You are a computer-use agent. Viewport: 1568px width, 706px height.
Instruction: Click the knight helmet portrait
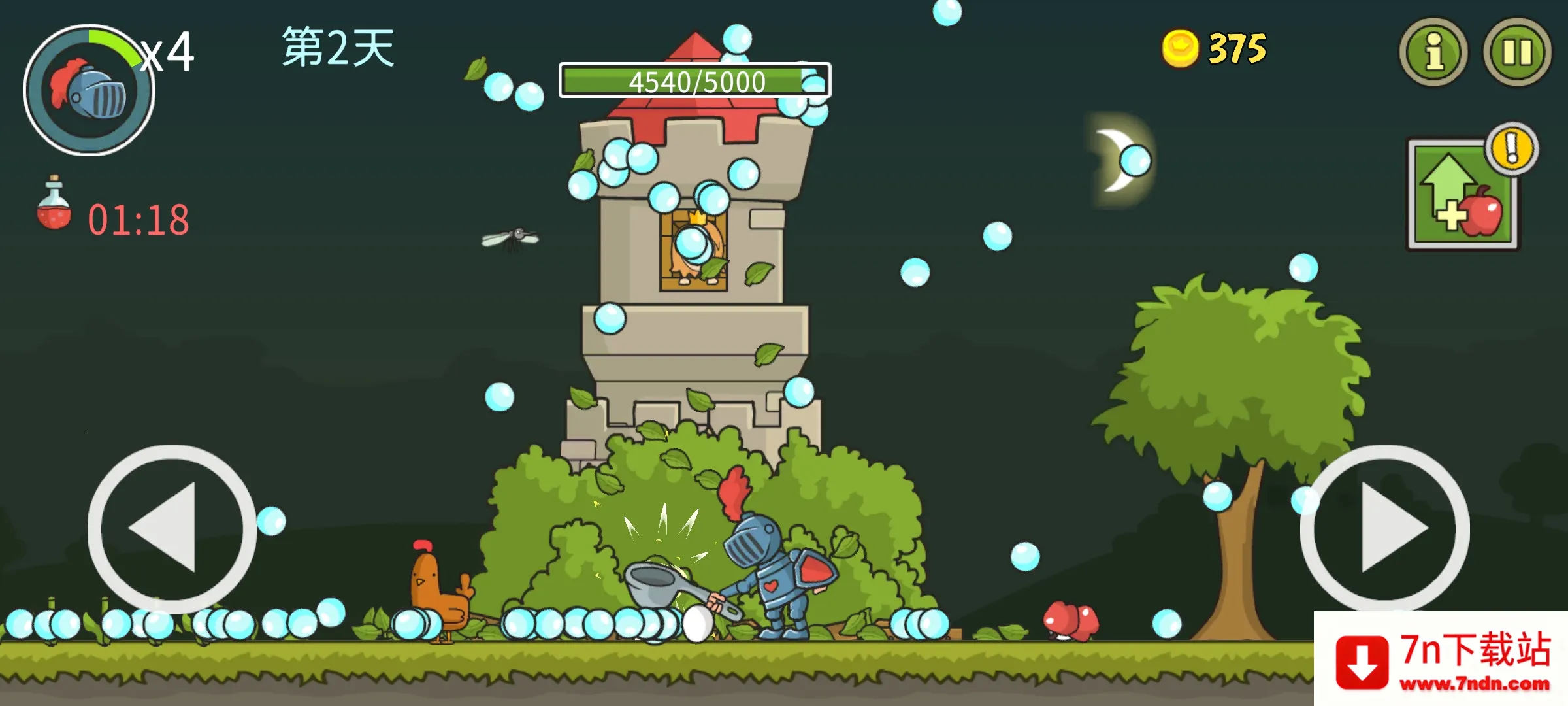(x=90, y=90)
